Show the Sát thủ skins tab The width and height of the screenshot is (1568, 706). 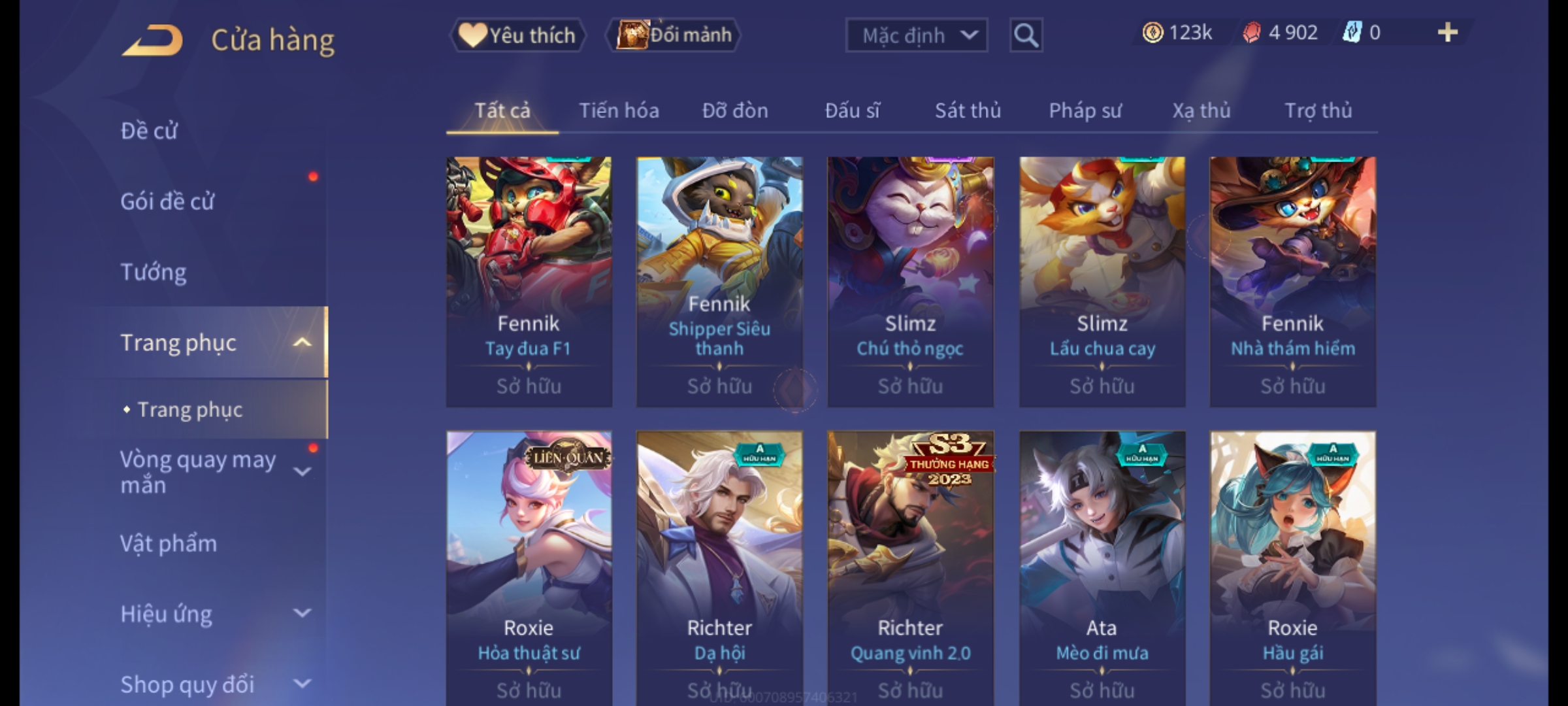pos(968,110)
